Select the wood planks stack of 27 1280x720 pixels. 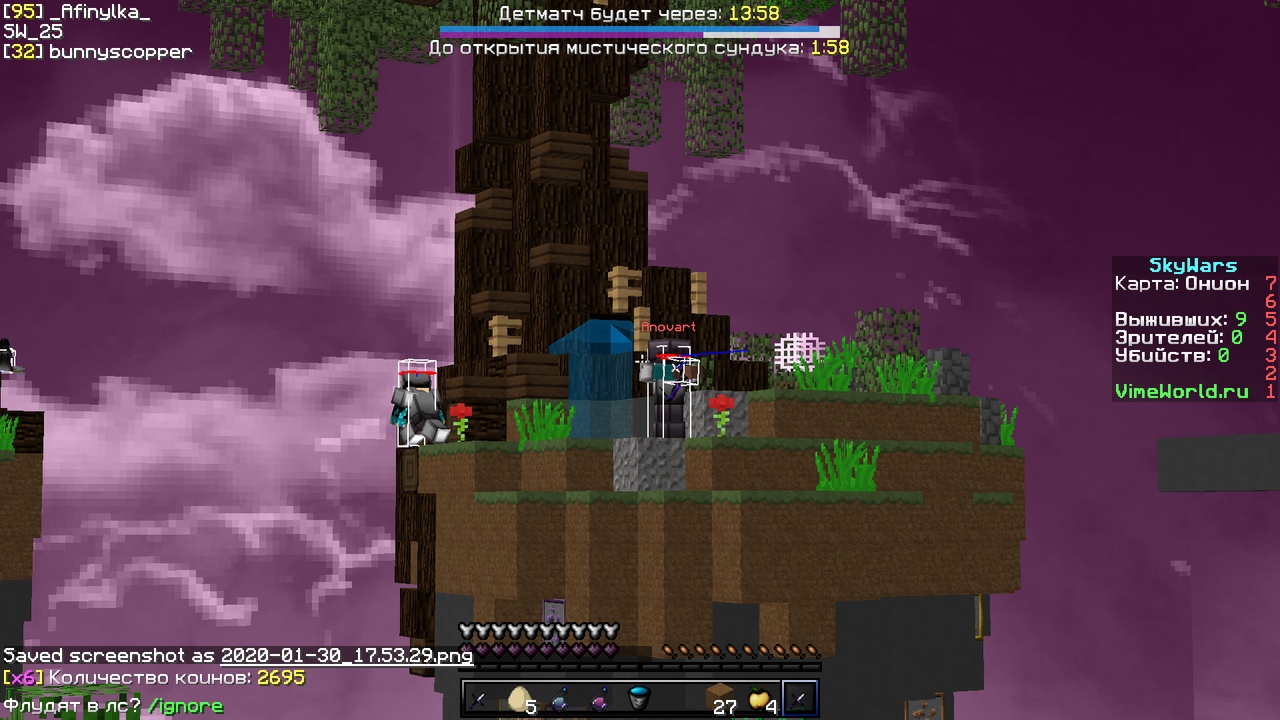coord(720,698)
